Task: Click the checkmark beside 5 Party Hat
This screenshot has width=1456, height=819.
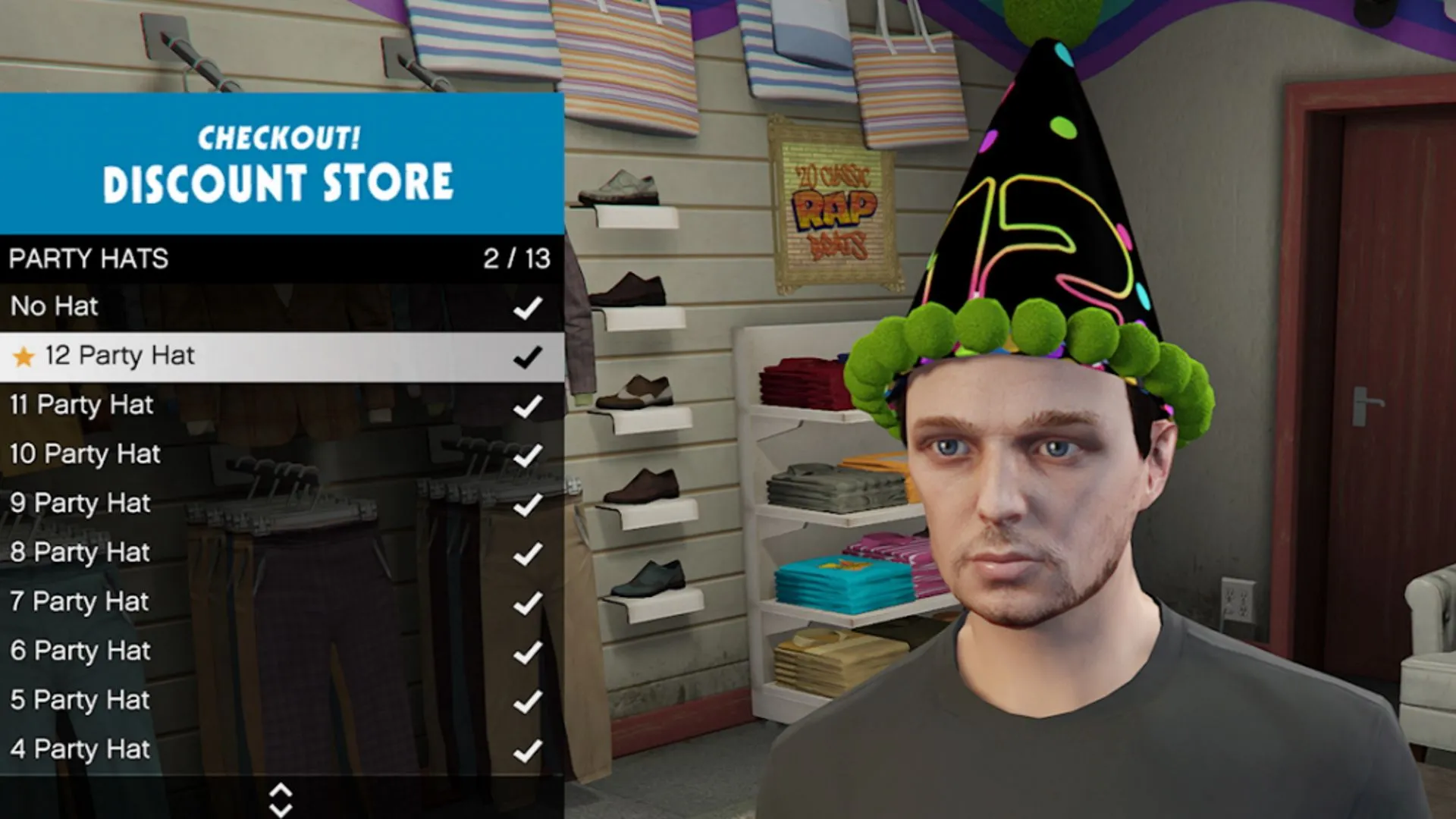Action: pyautogui.click(x=528, y=700)
